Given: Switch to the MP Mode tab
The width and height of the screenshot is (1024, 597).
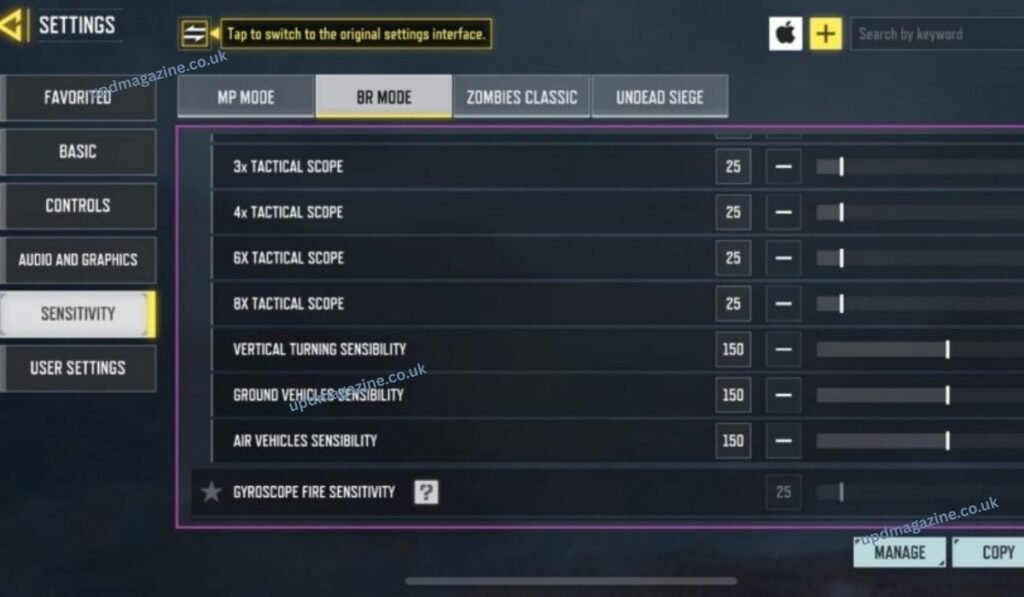Looking at the screenshot, I should pyautogui.click(x=246, y=97).
